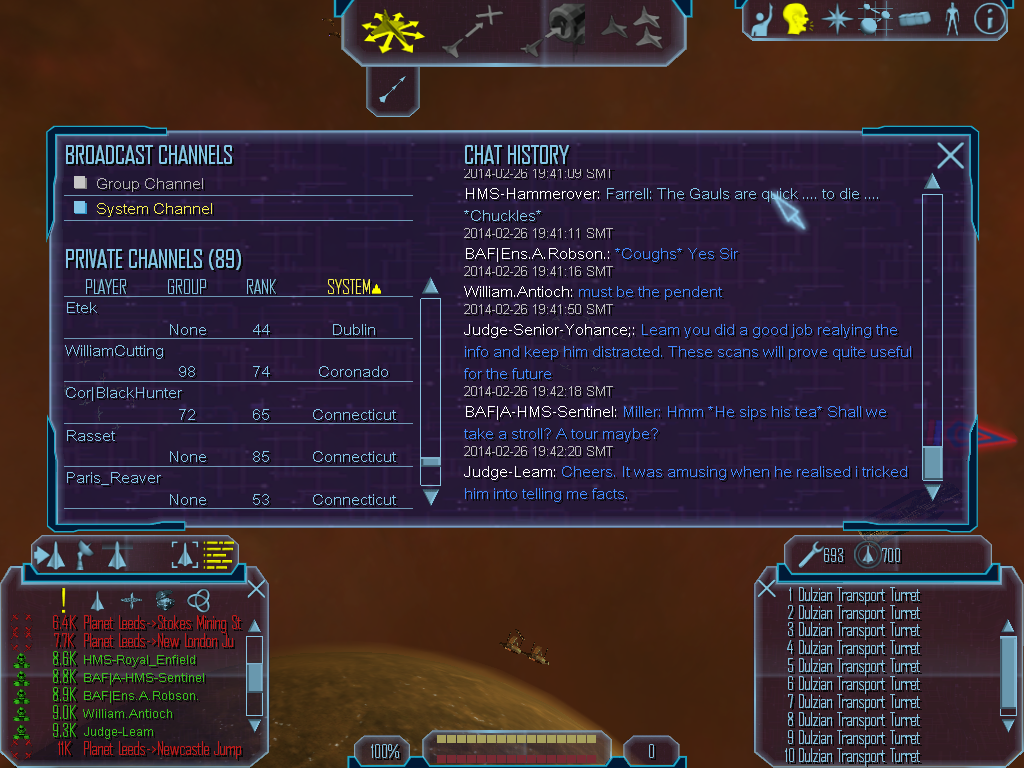Close the chat channels window
The height and width of the screenshot is (768, 1024).
[950, 155]
